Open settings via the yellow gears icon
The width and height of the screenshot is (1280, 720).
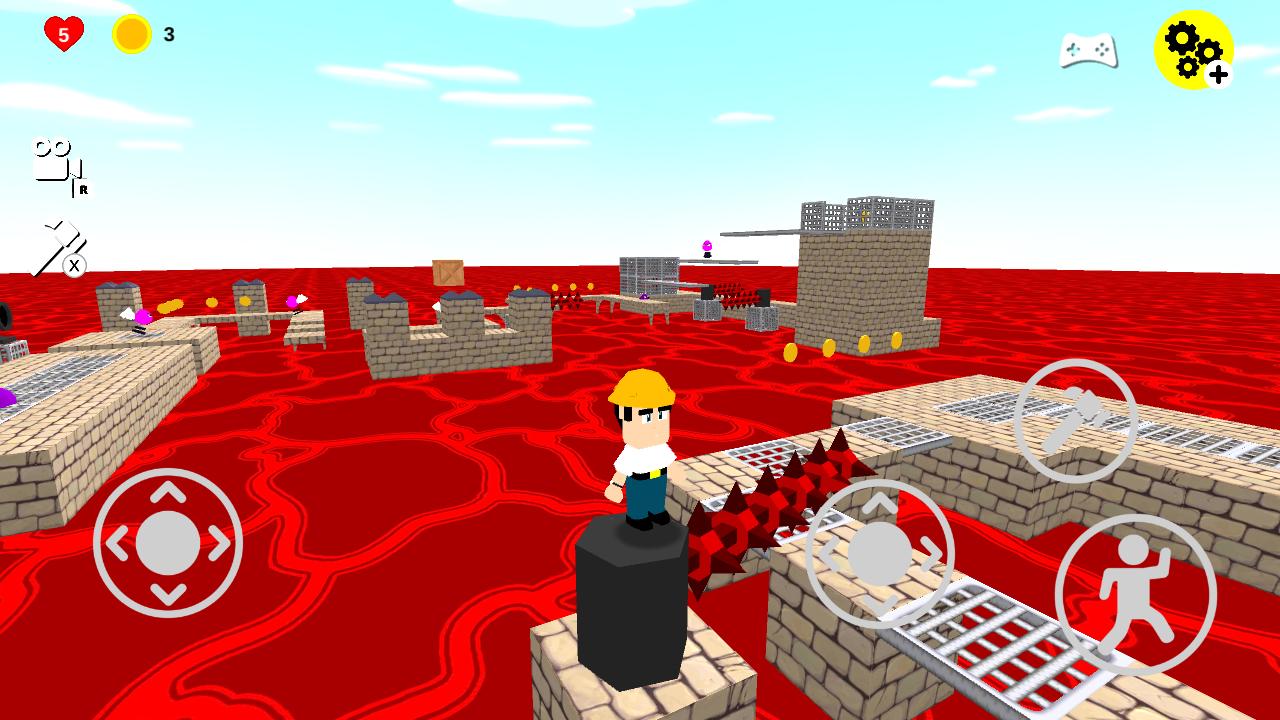(1194, 48)
